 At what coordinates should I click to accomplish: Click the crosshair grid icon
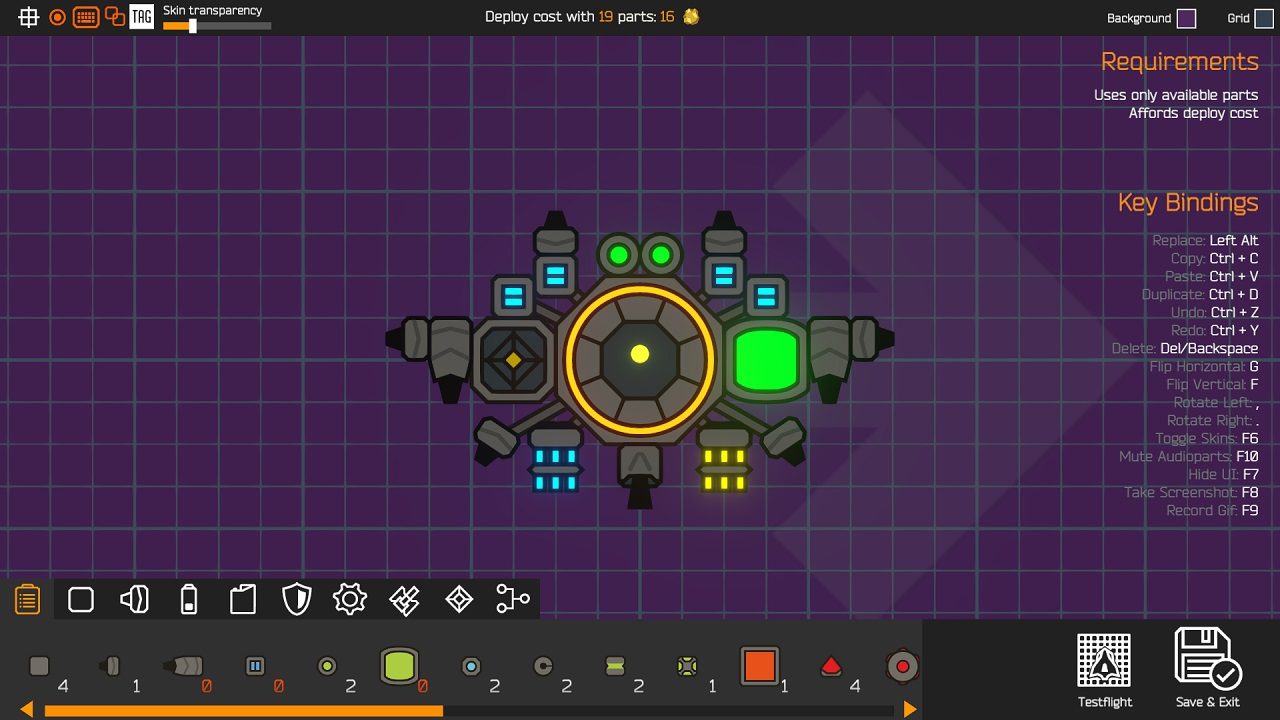pyautogui.click(x=29, y=17)
